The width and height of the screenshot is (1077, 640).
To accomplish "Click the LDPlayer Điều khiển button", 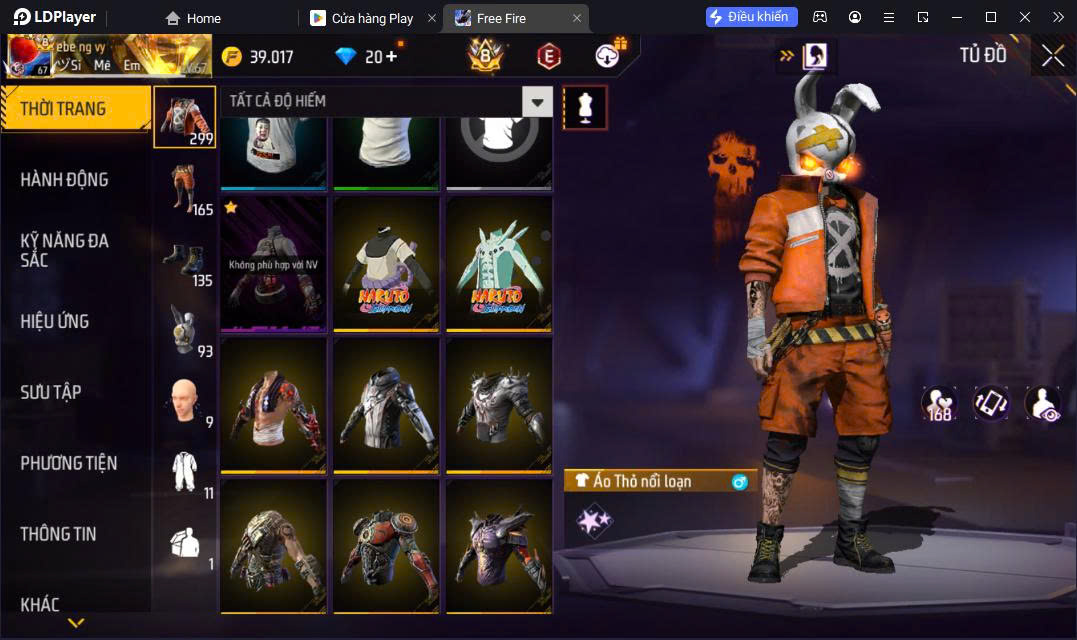I will click(751, 17).
